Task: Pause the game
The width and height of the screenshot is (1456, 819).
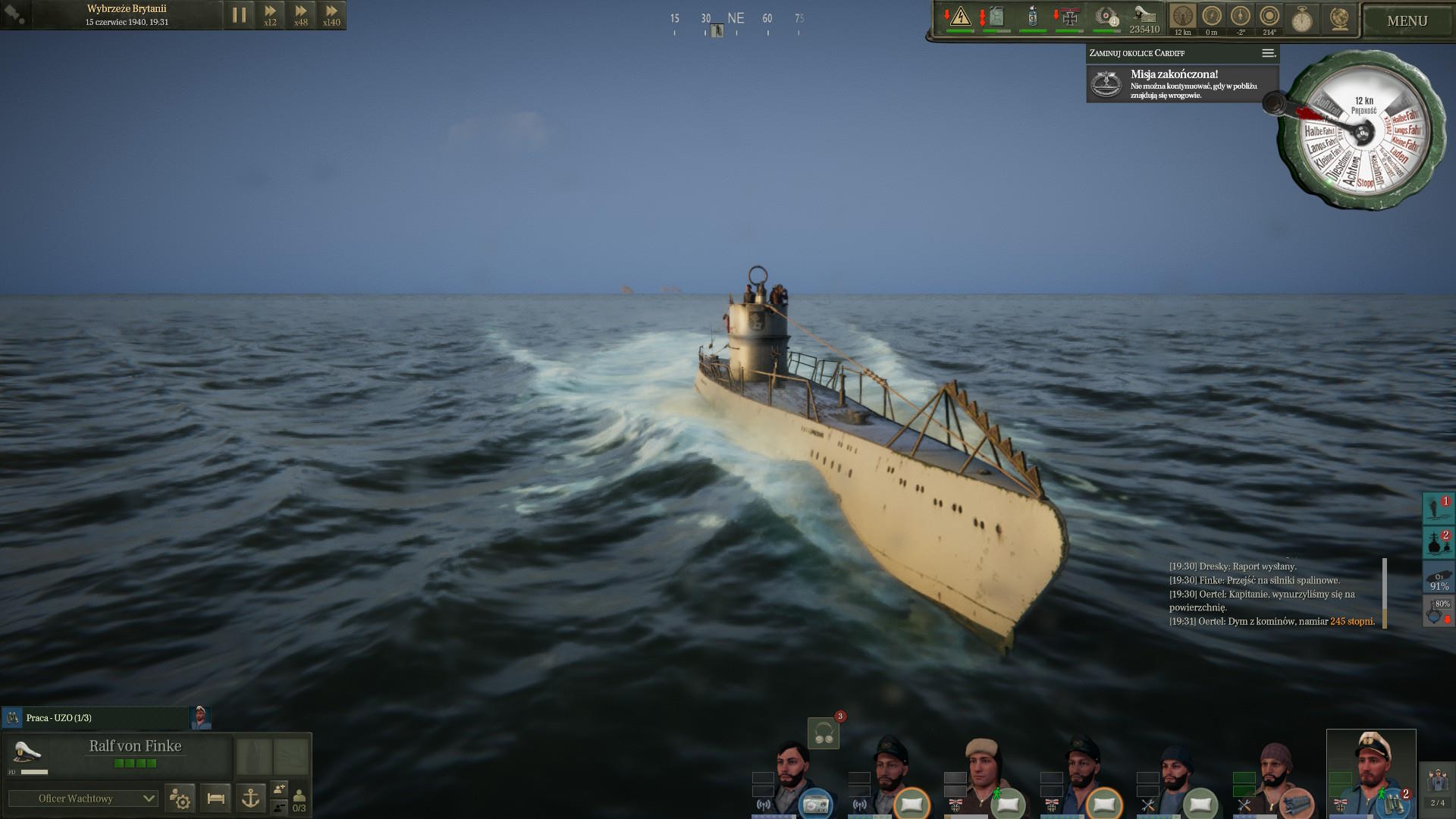Action: [x=239, y=15]
